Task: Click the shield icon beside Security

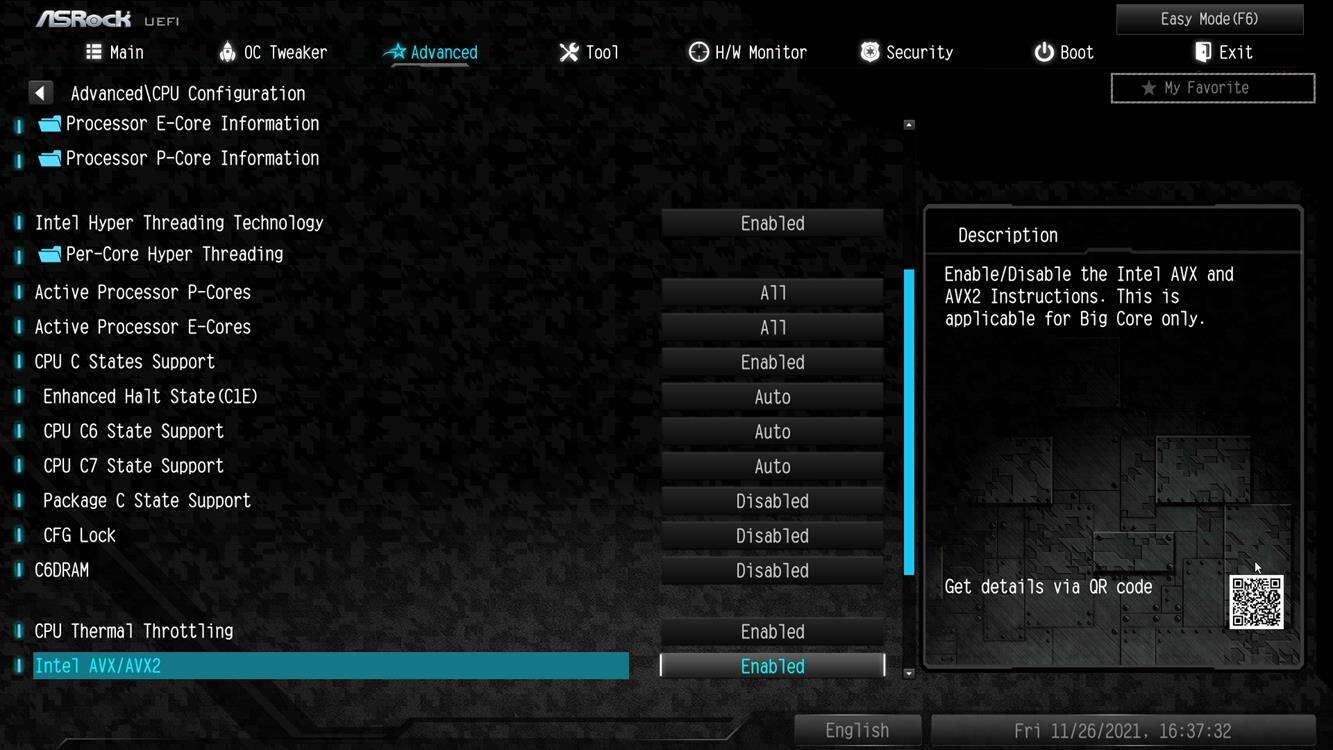Action: tap(868, 51)
